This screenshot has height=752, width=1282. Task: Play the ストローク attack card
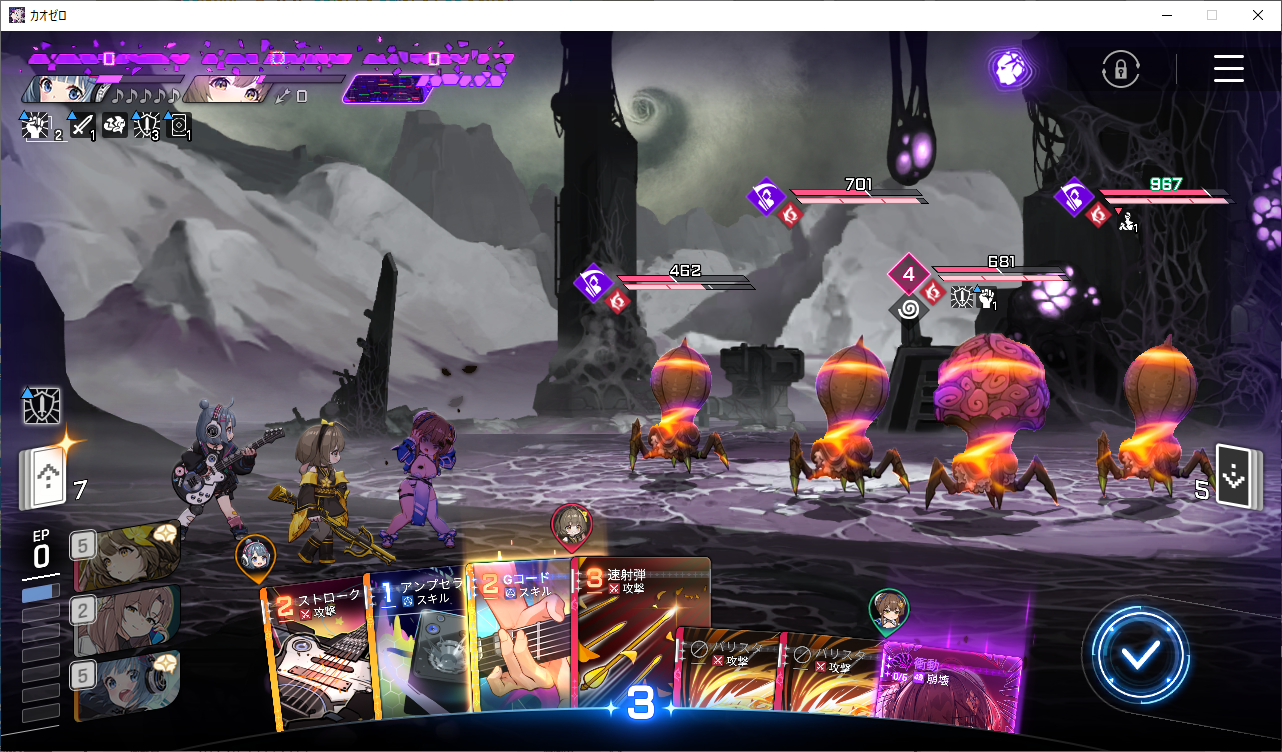(315, 650)
